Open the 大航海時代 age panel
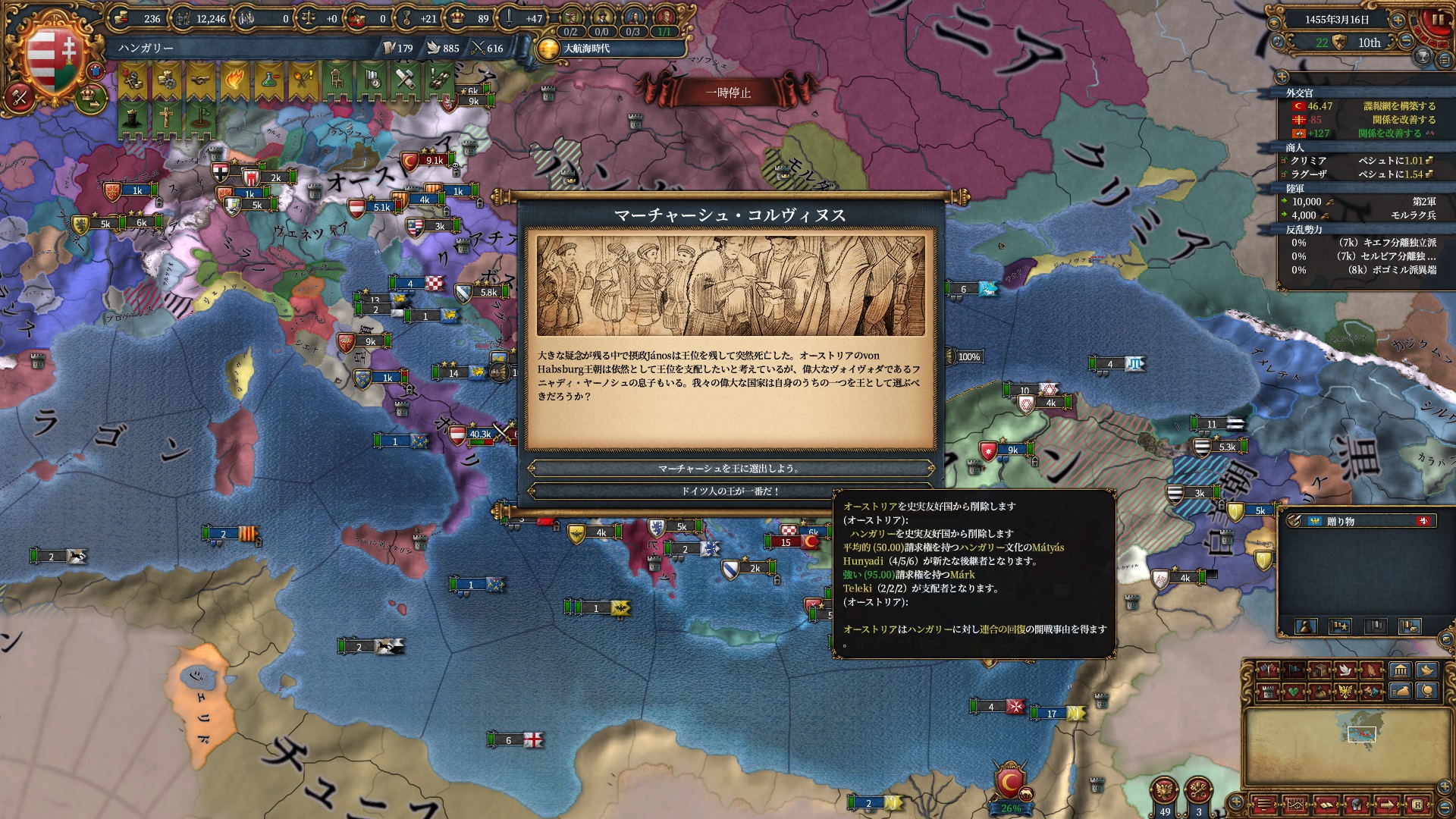The width and height of the screenshot is (1456, 819). (x=585, y=49)
